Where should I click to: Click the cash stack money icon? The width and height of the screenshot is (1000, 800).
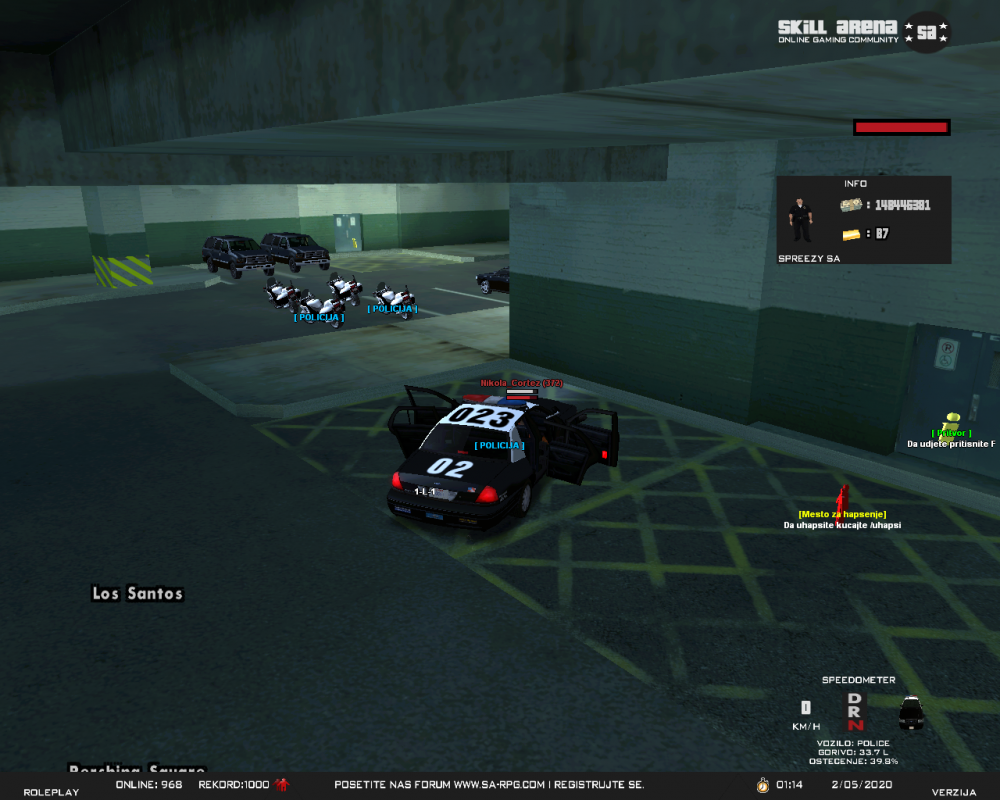(x=851, y=205)
